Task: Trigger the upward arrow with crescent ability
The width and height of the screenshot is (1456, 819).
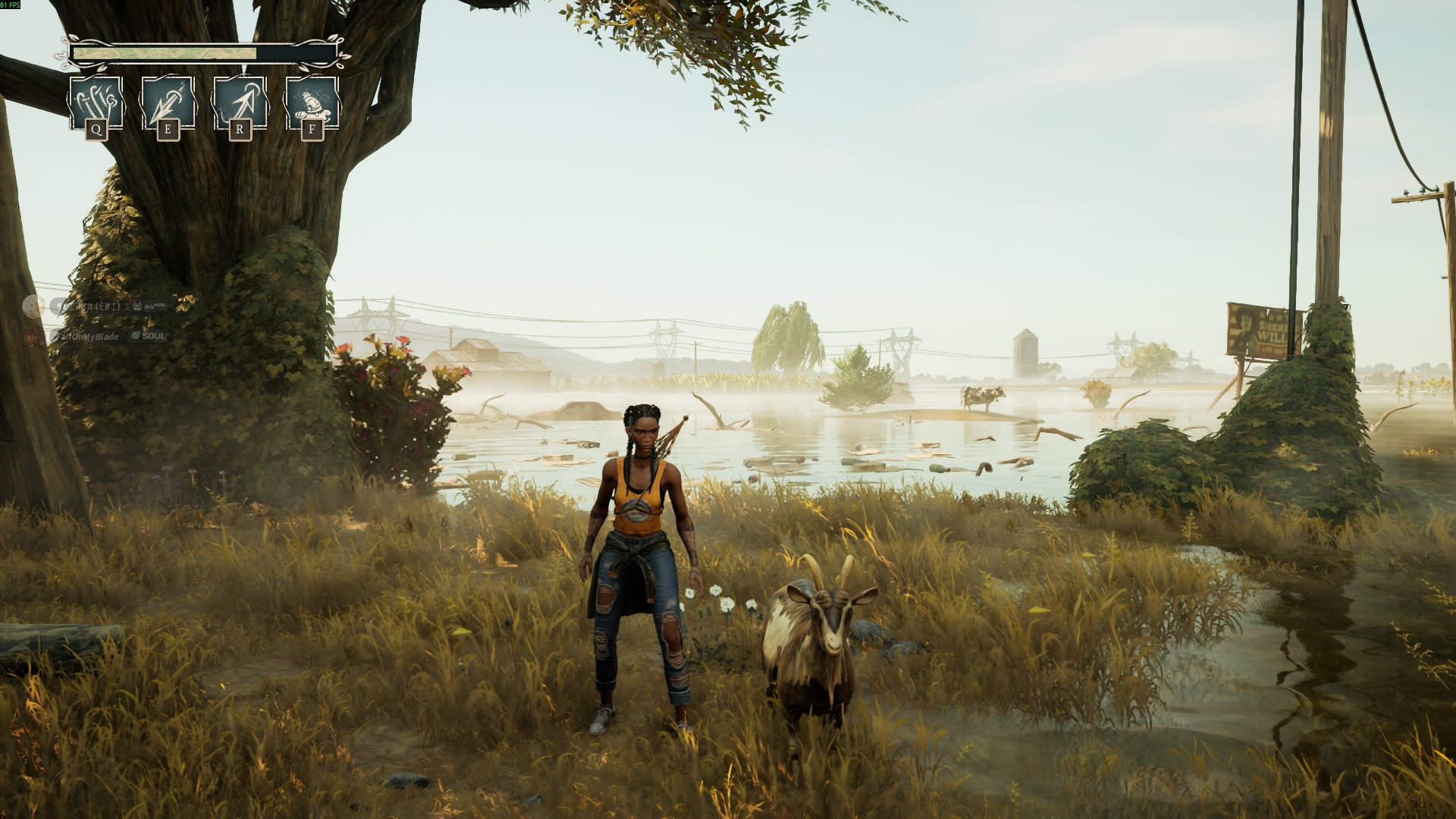Action: [240, 104]
